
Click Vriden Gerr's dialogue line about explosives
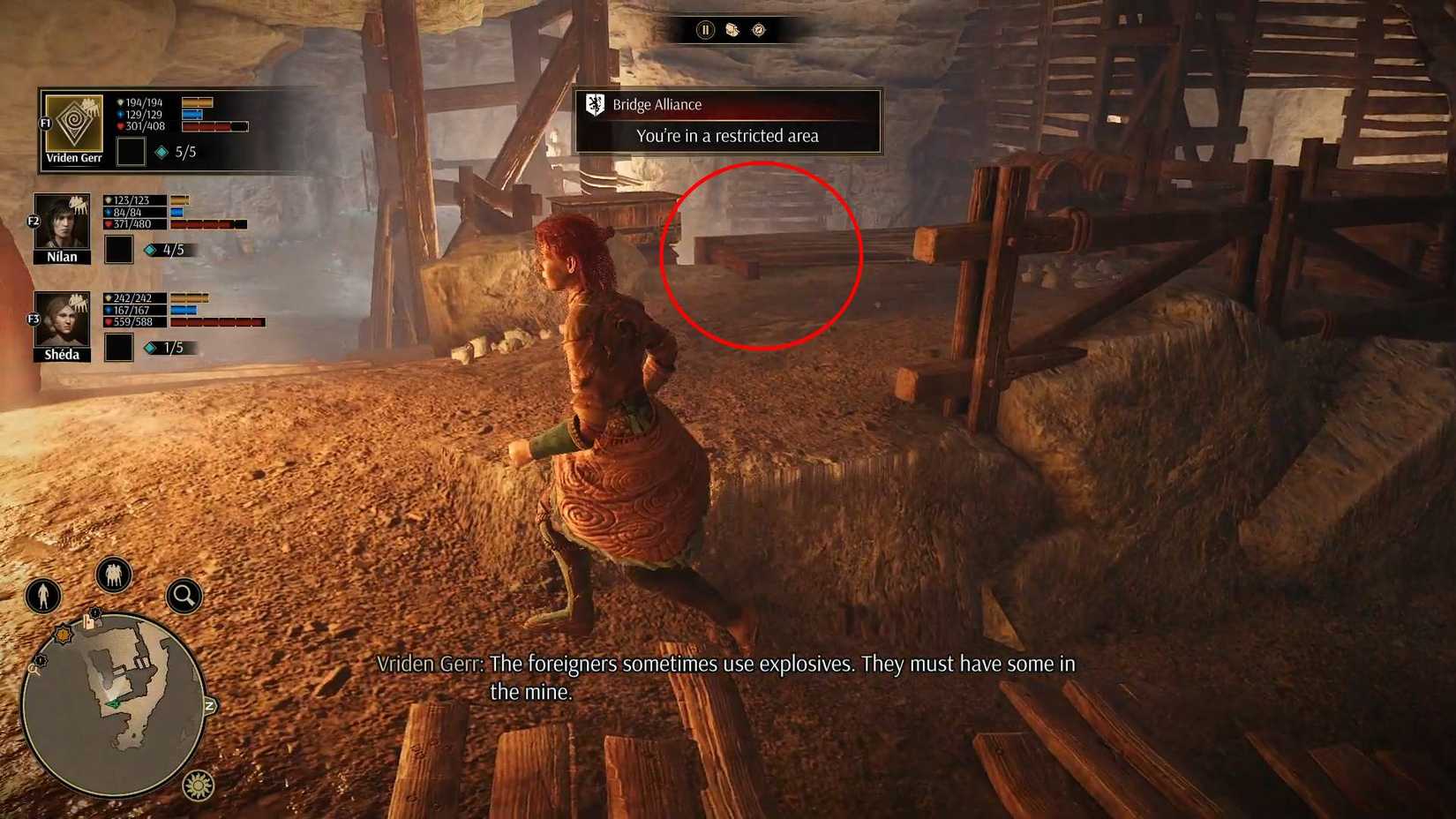tap(728, 665)
